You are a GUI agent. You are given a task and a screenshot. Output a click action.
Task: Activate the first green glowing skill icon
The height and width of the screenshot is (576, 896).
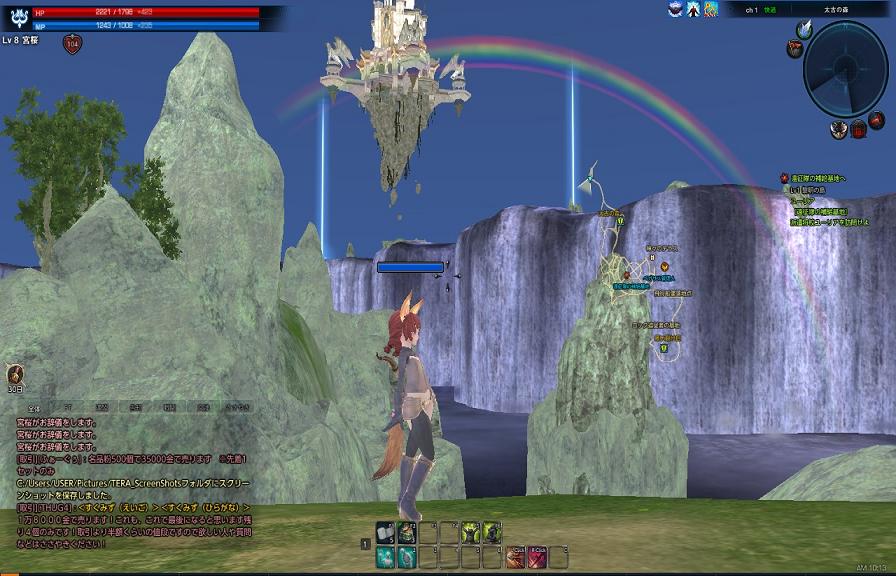tap(470, 532)
